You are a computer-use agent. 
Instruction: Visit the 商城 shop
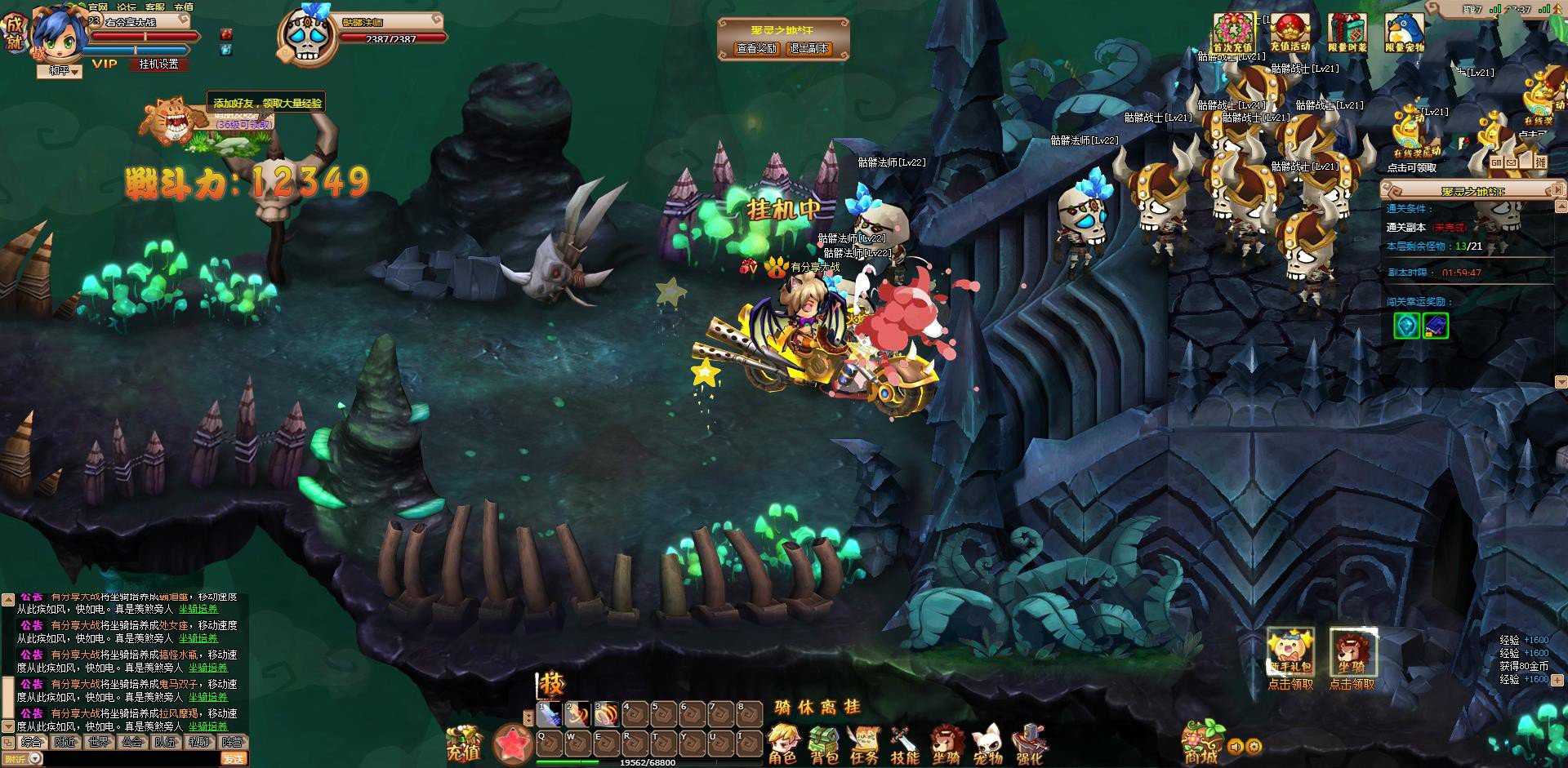[x=1202, y=743]
